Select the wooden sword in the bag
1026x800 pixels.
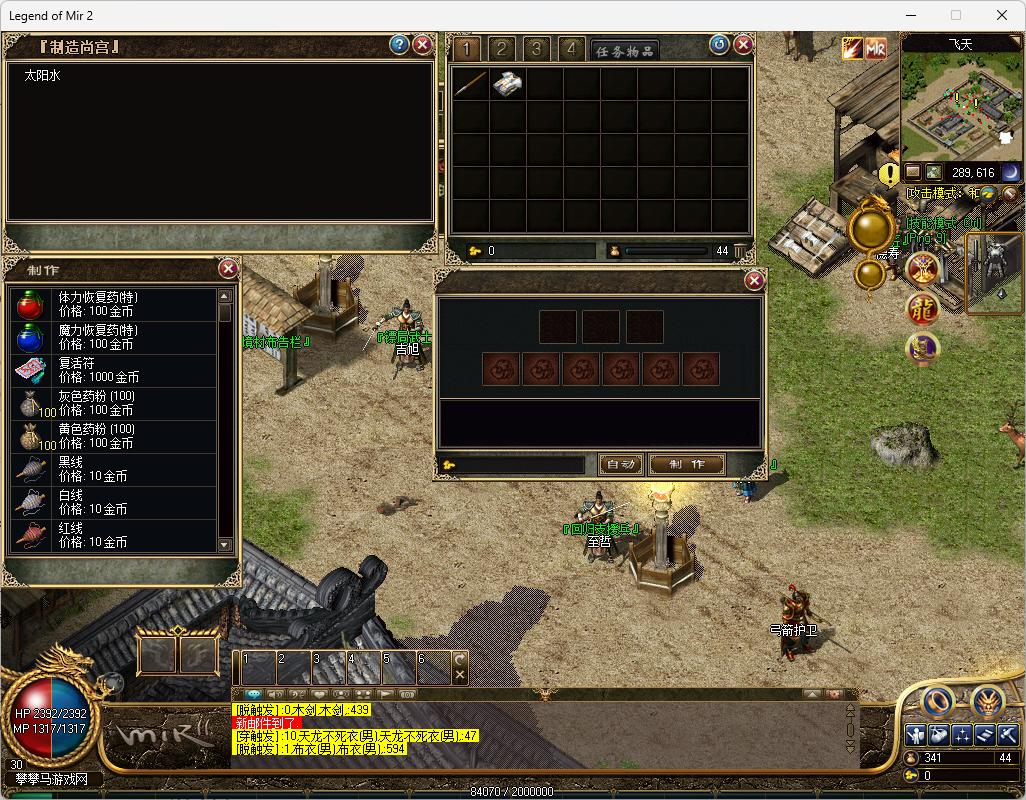[468, 84]
